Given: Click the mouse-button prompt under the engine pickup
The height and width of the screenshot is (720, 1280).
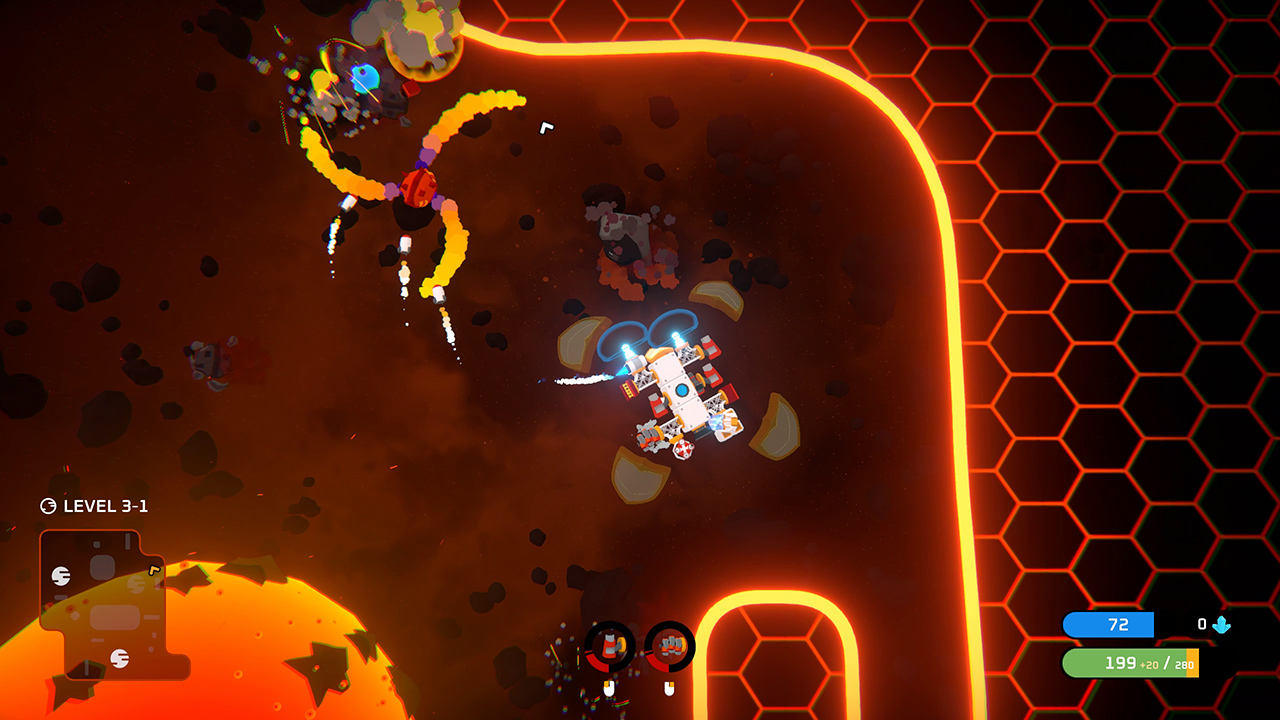Looking at the screenshot, I should (669, 688).
